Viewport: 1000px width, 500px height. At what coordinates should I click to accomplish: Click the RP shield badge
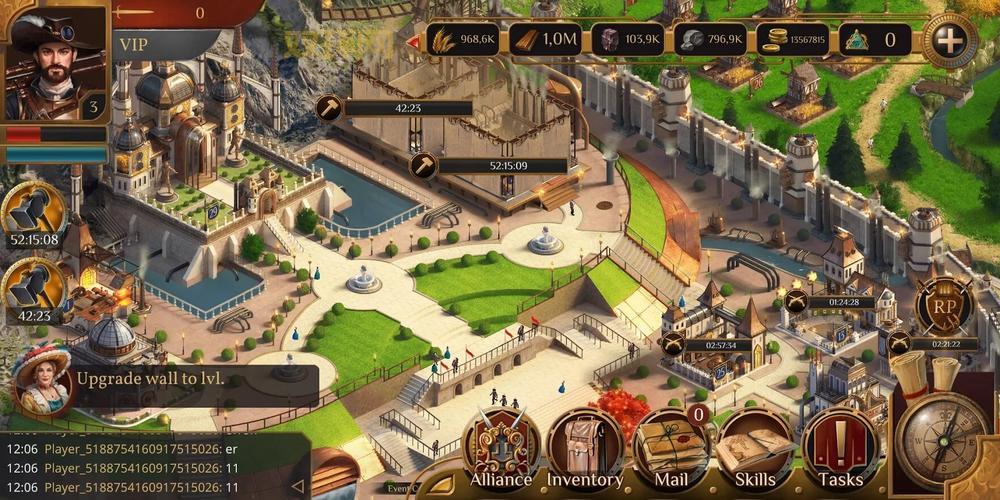pyautogui.click(x=944, y=305)
